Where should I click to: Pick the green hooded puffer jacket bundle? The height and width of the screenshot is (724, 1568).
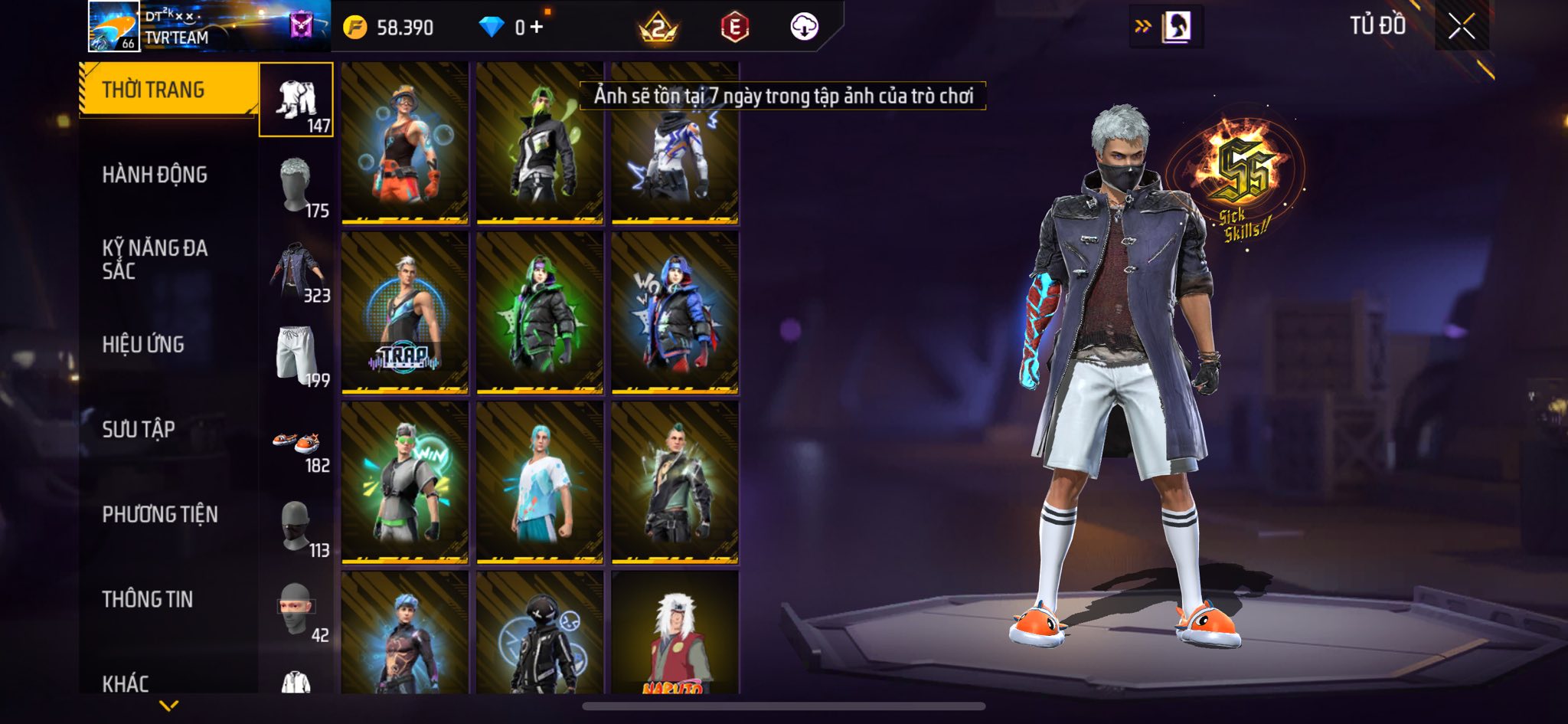540,313
